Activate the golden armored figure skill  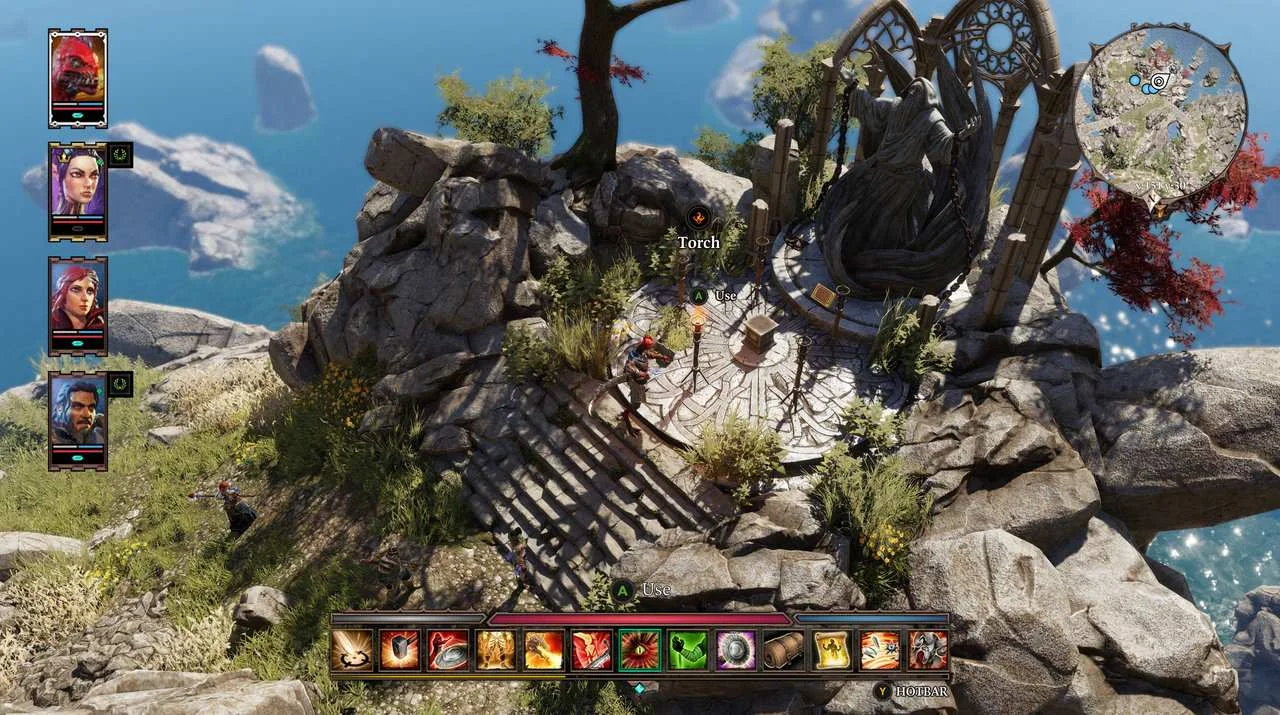496,650
